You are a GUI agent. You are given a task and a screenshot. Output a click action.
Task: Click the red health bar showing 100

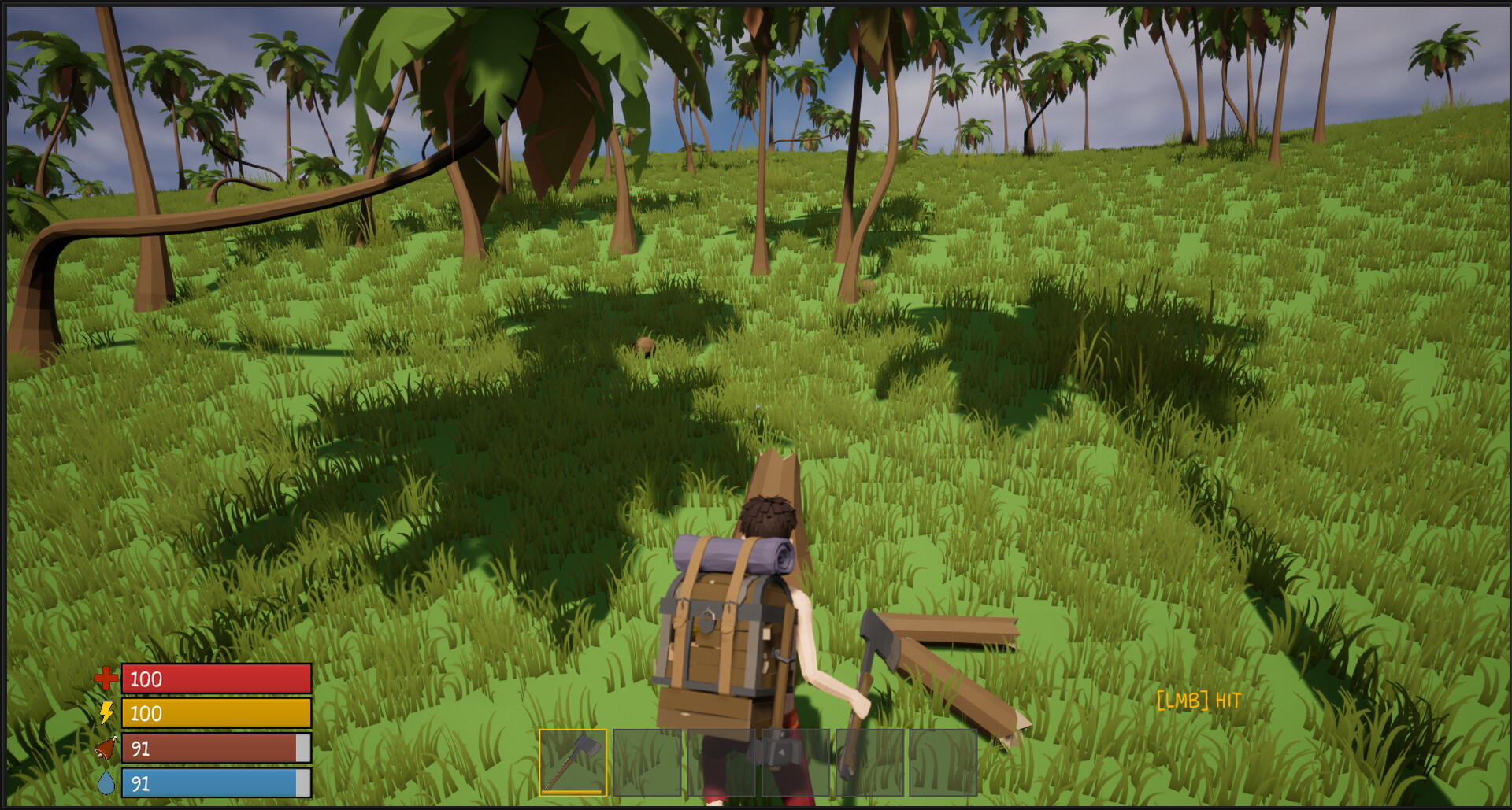215,679
